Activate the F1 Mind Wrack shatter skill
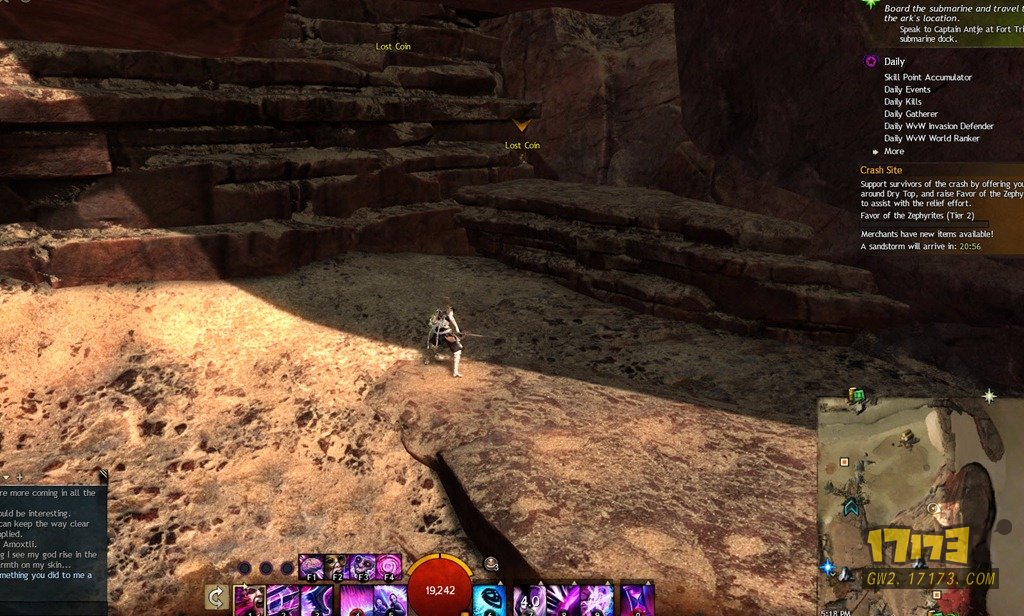 pos(311,567)
